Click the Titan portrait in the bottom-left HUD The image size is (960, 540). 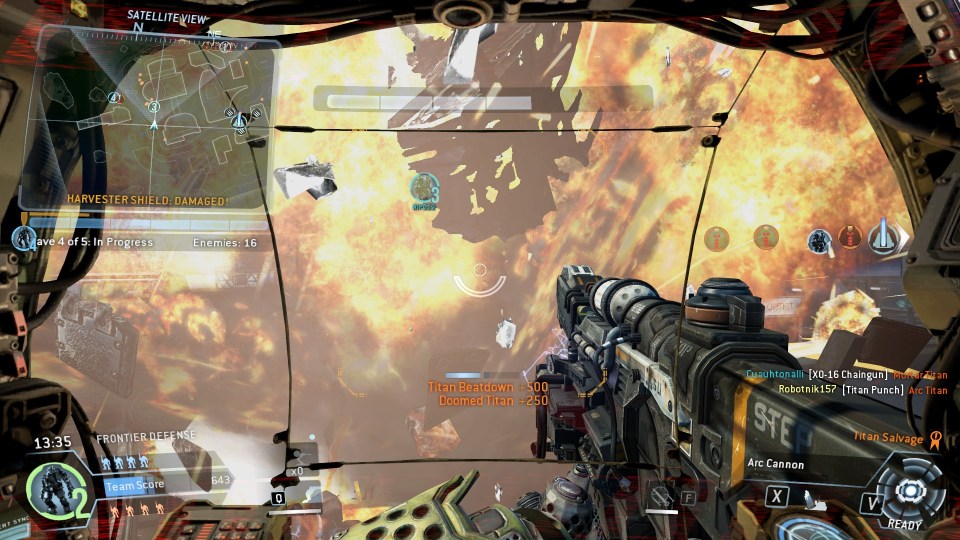coord(48,487)
